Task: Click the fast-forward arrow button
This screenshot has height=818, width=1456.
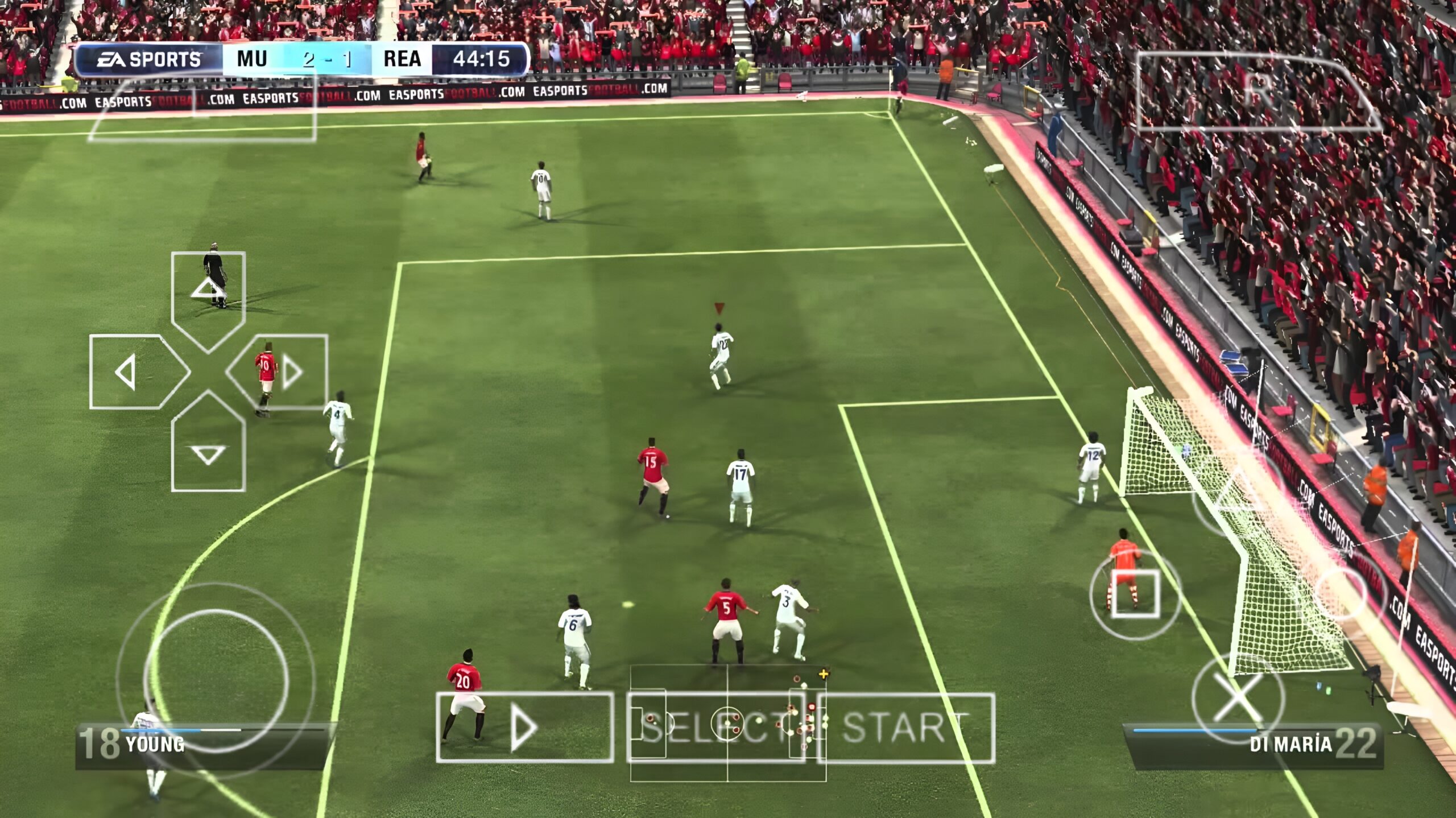Action: (x=524, y=728)
